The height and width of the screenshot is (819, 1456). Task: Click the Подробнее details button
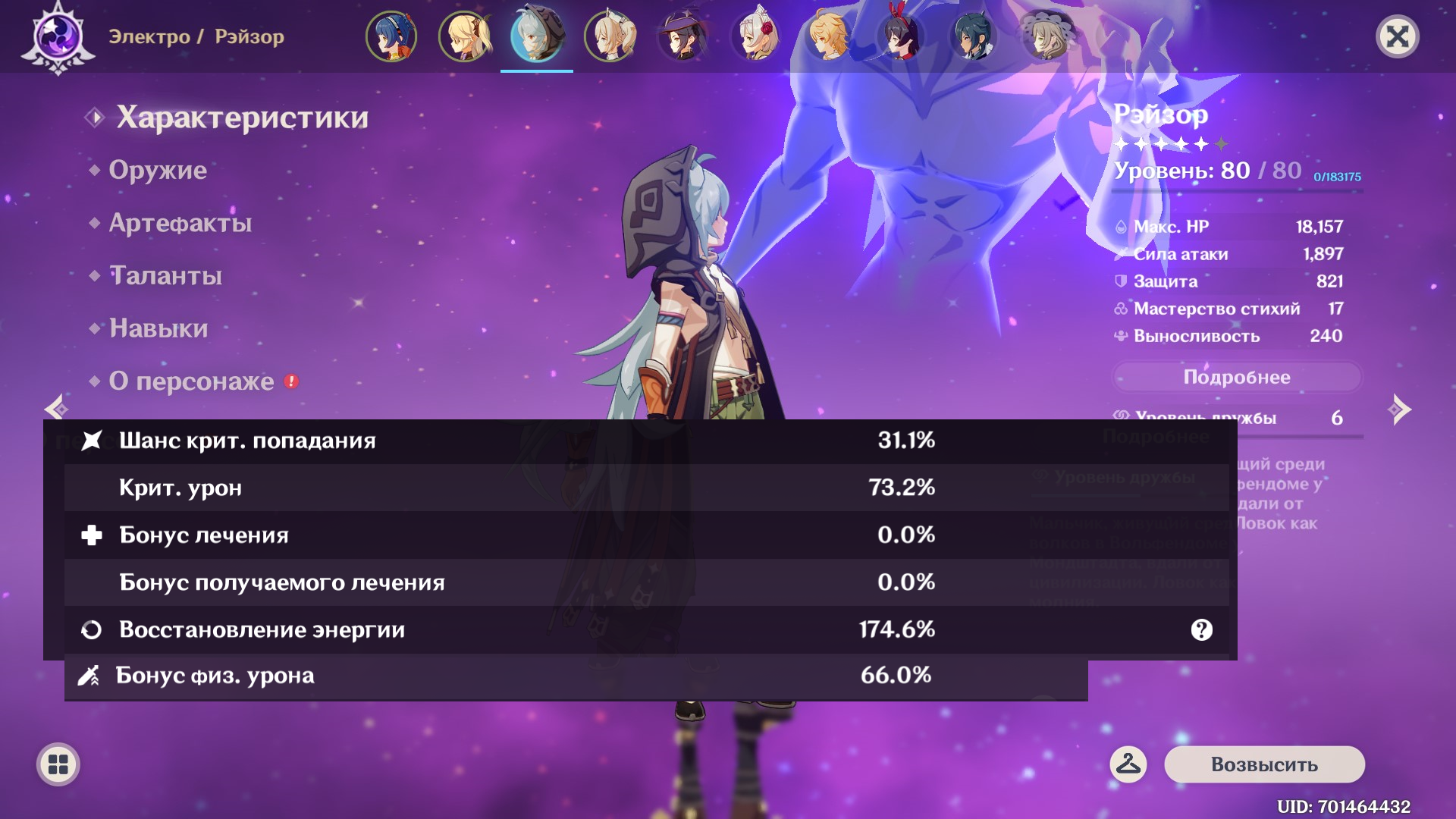tap(1236, 377)
